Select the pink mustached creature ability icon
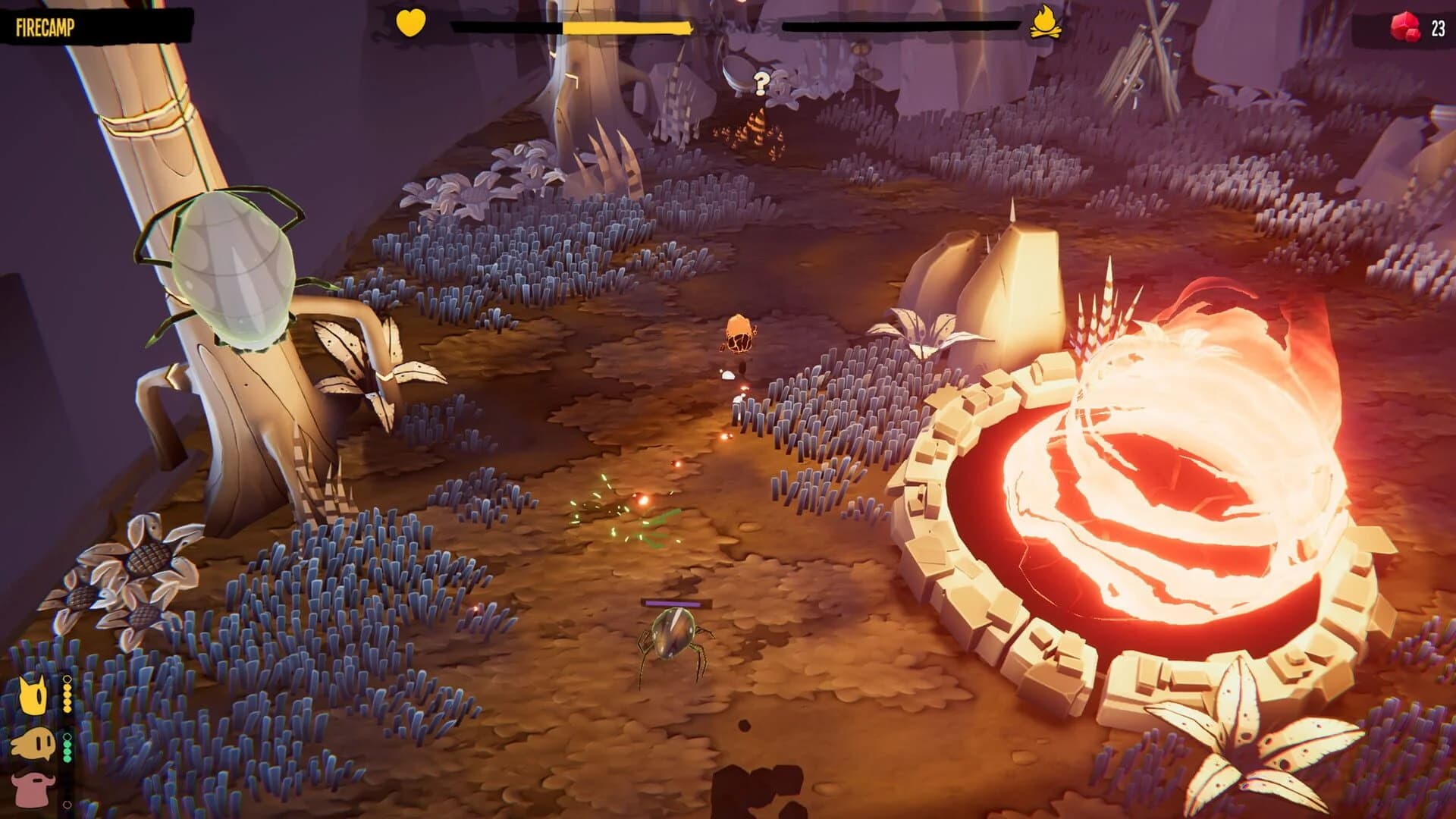This screenshot has height=819, width=1456. [x=33, y=786]
